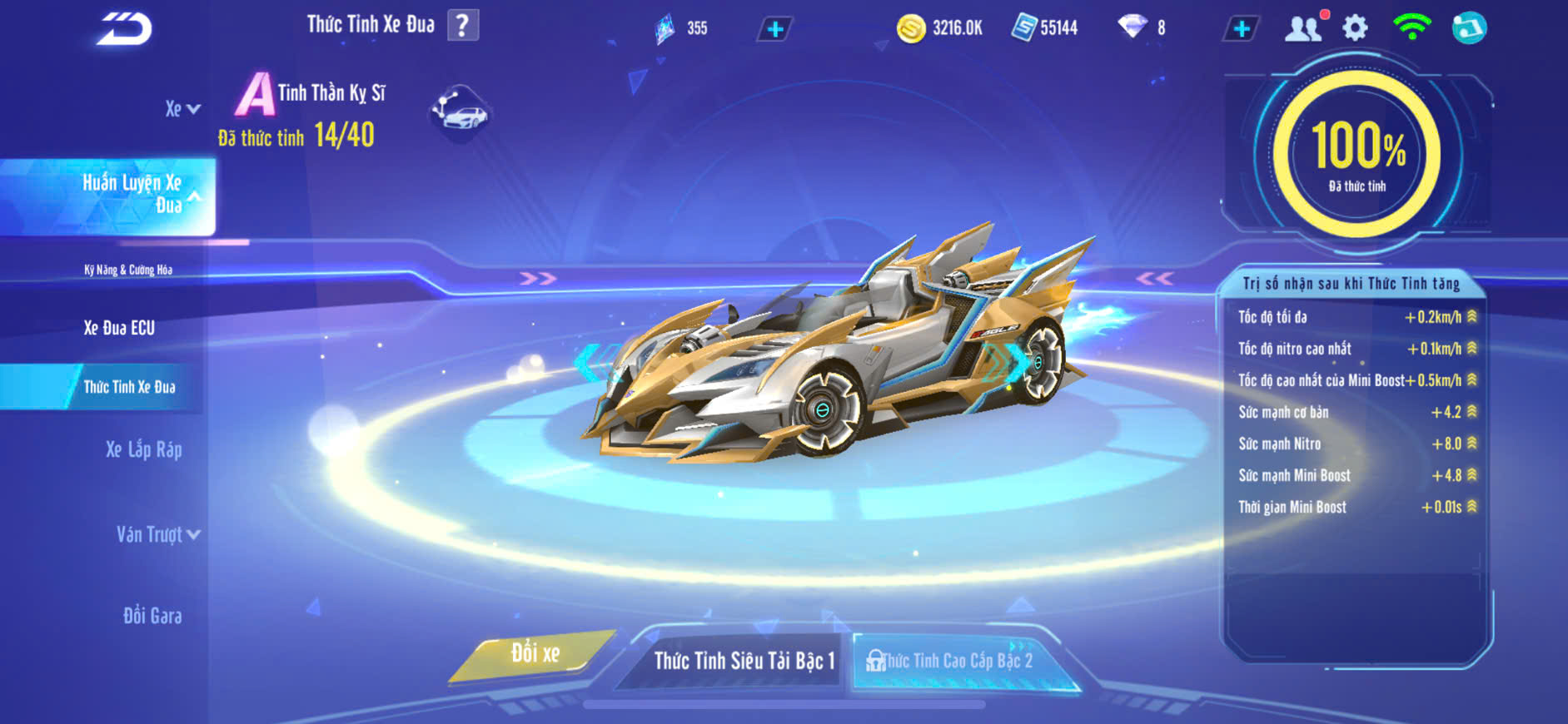1568x724 pixels.
Task: Expand the Ván Trượt menu
Action: [157, 534]
